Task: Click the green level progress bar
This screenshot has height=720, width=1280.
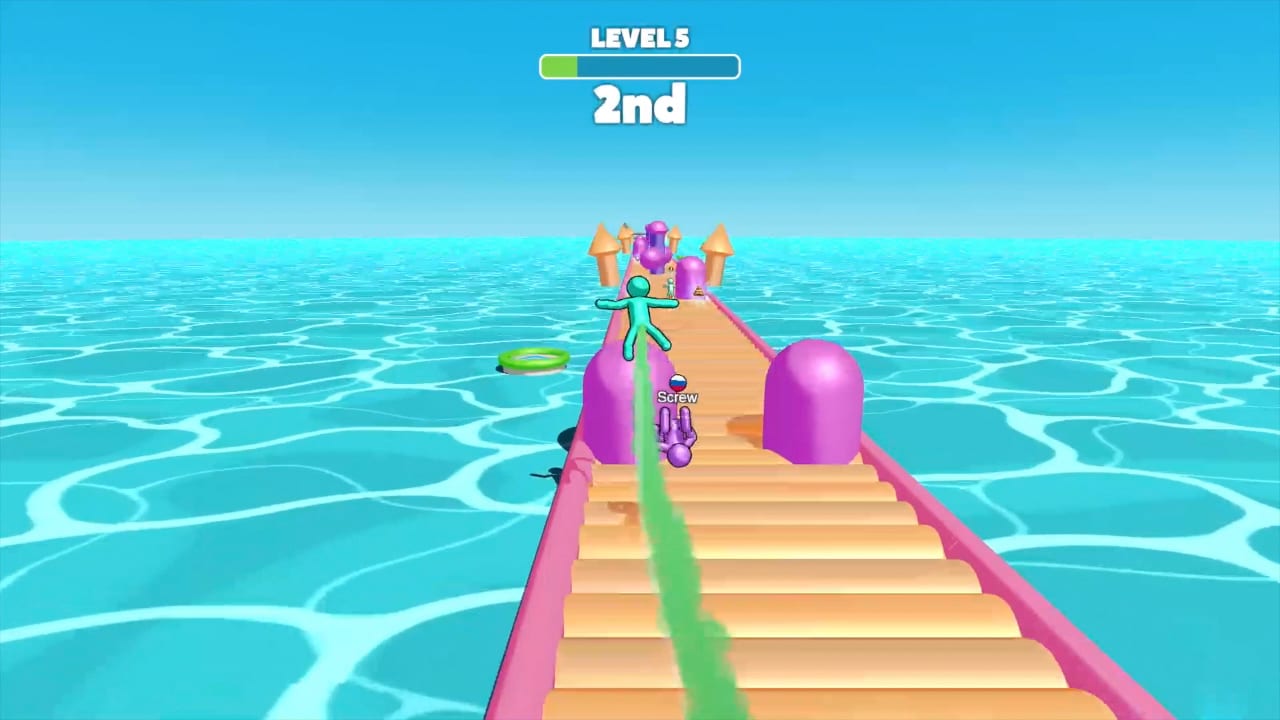Action: (x=639, y=66)
